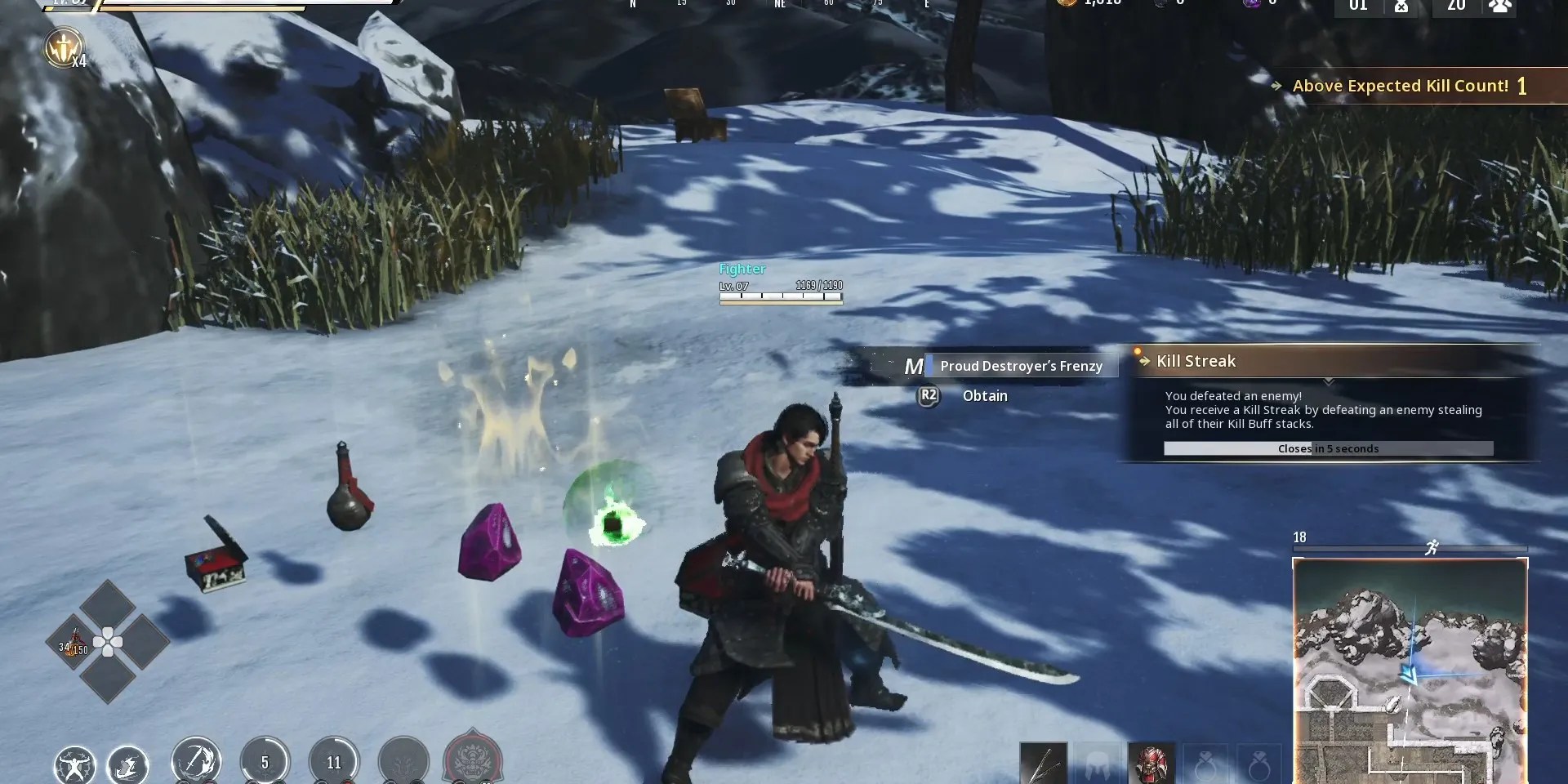1568x784 pixels.
Task: Expand the Proud Destroyer's Frenzy M prompt
Action: coord(915,365)
